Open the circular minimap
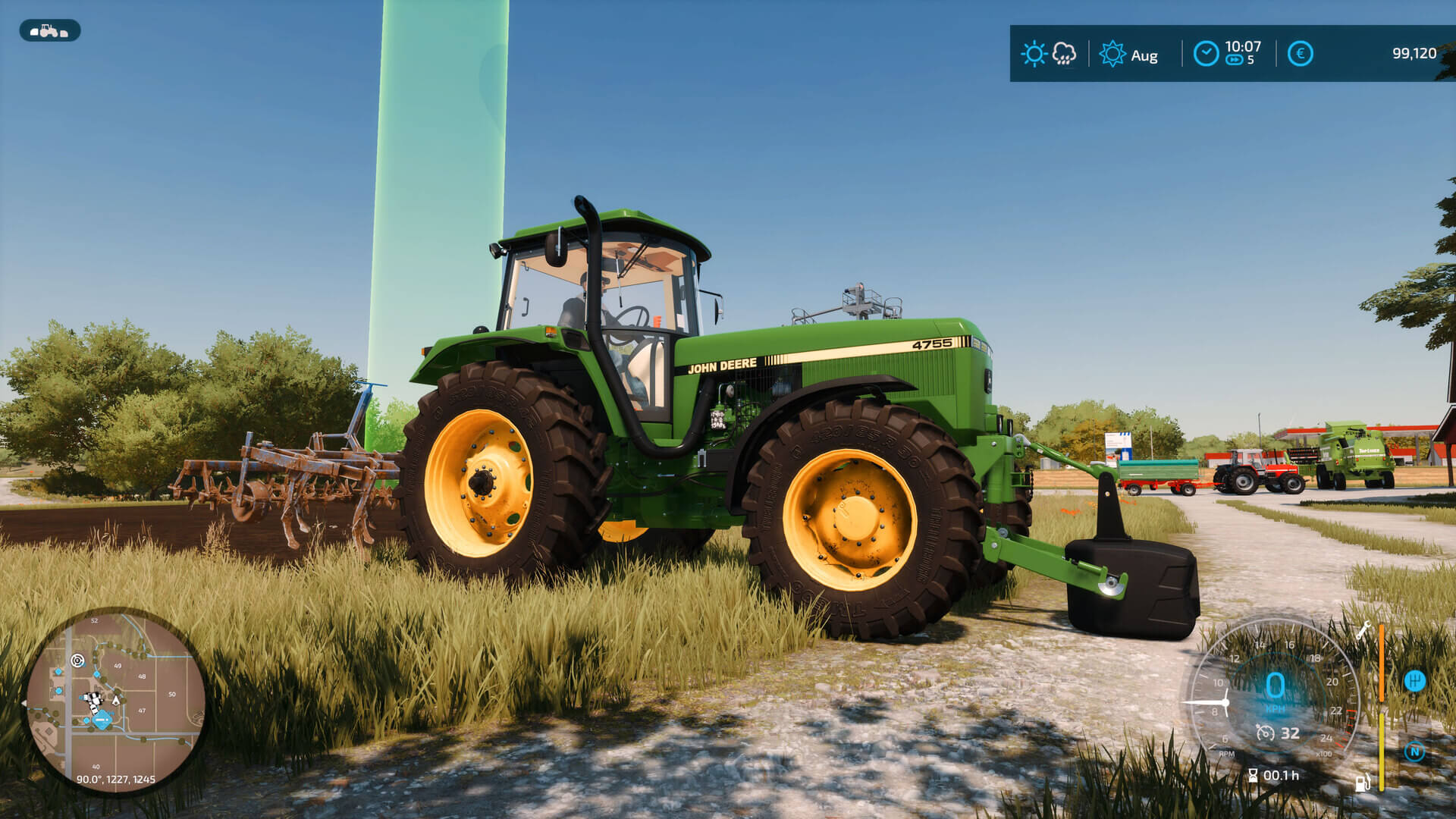This screenshot has width=1456, height=819. pyautogui.click(x=115, y=700)
